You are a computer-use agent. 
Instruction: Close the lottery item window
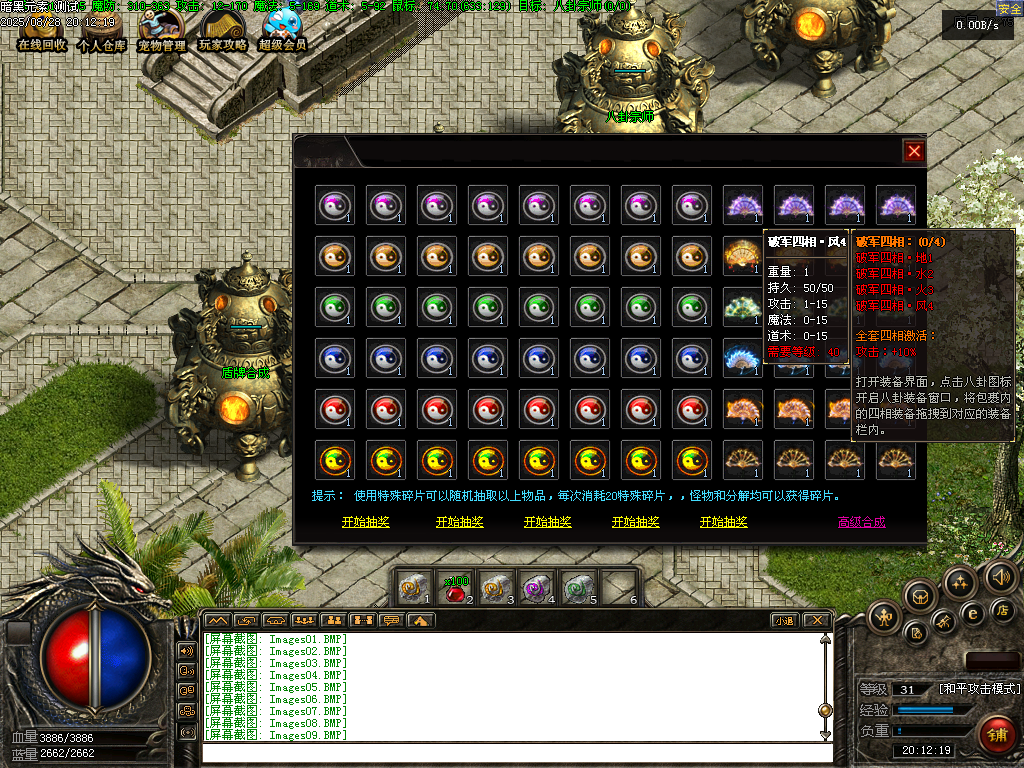[914, 151]
